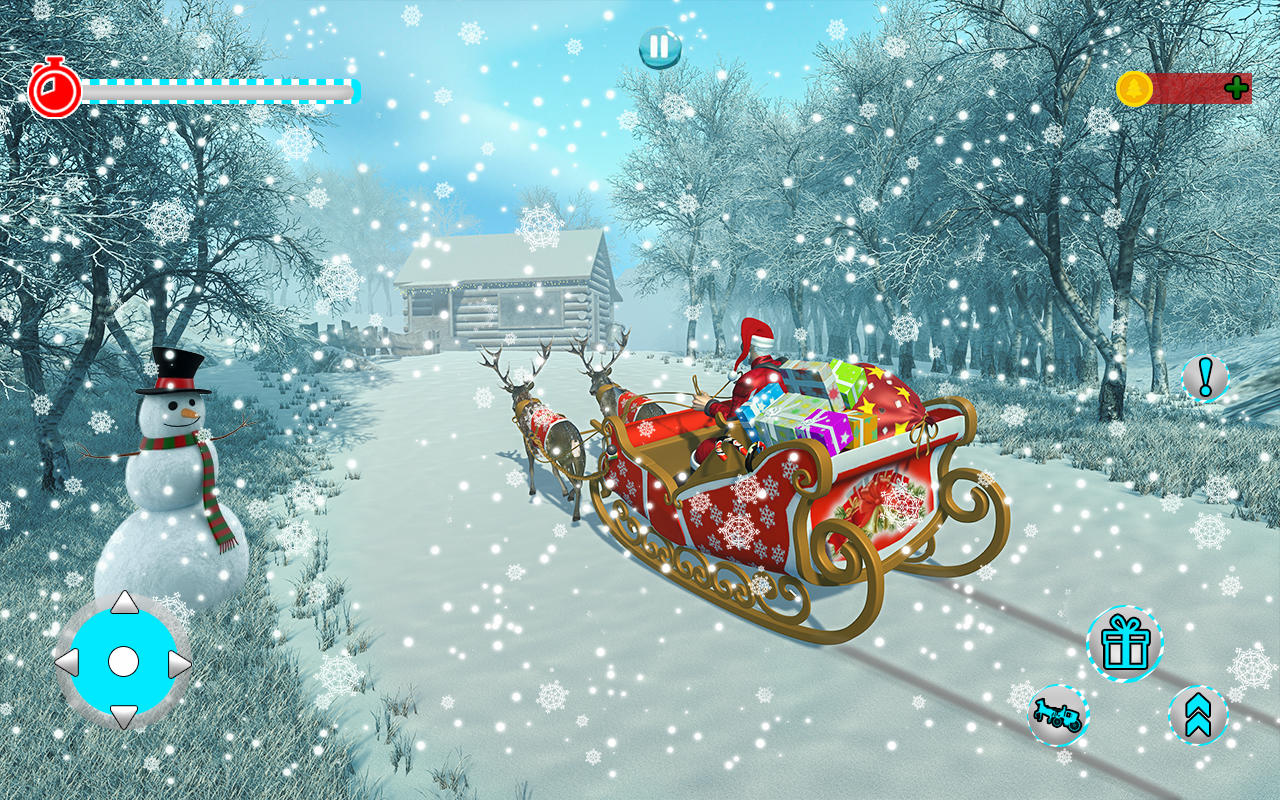The width and height of the screenshot is (1280, 800).
Task: Activate the double-chevron boost icon
Action: (x=1199, y=716)
